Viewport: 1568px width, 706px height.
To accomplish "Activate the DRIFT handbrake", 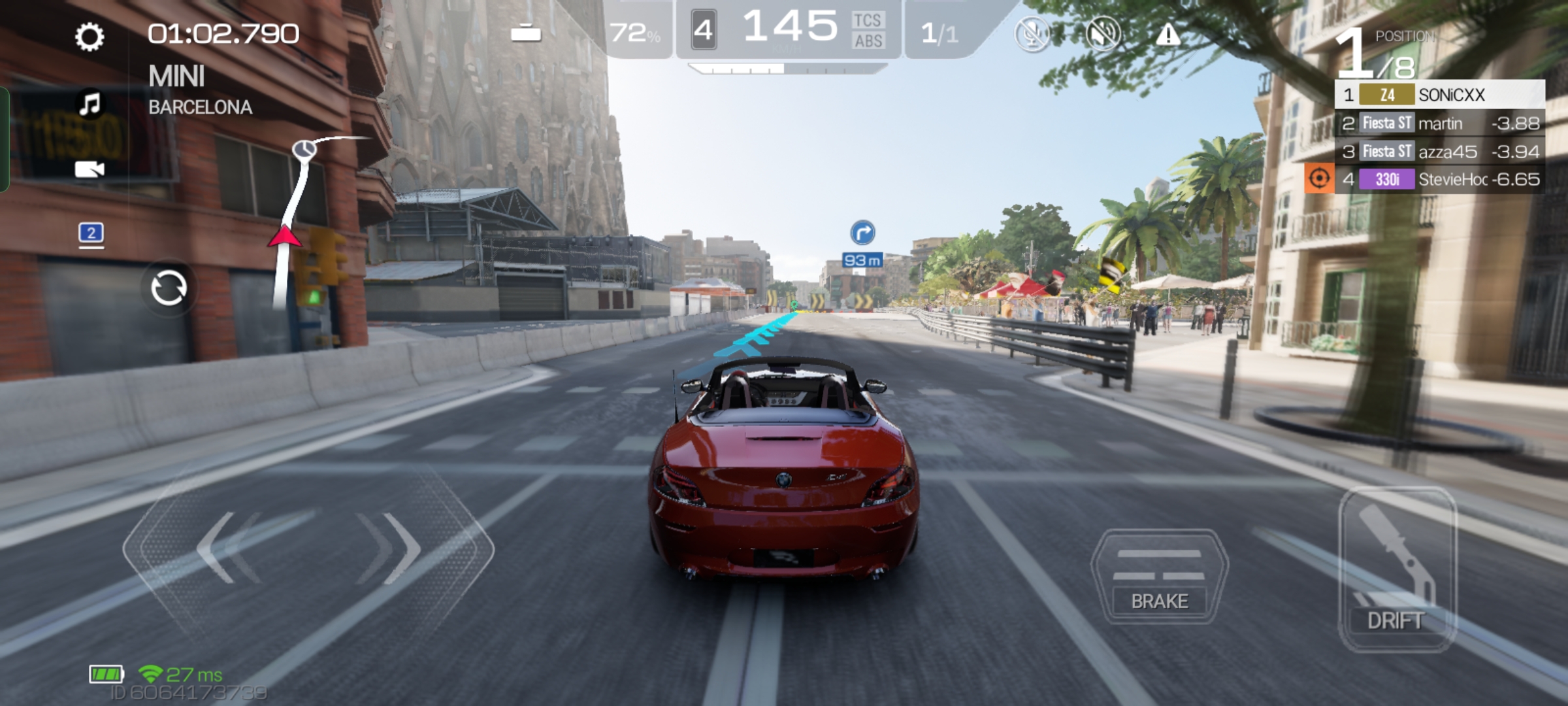I will [x=1397, y=570].
